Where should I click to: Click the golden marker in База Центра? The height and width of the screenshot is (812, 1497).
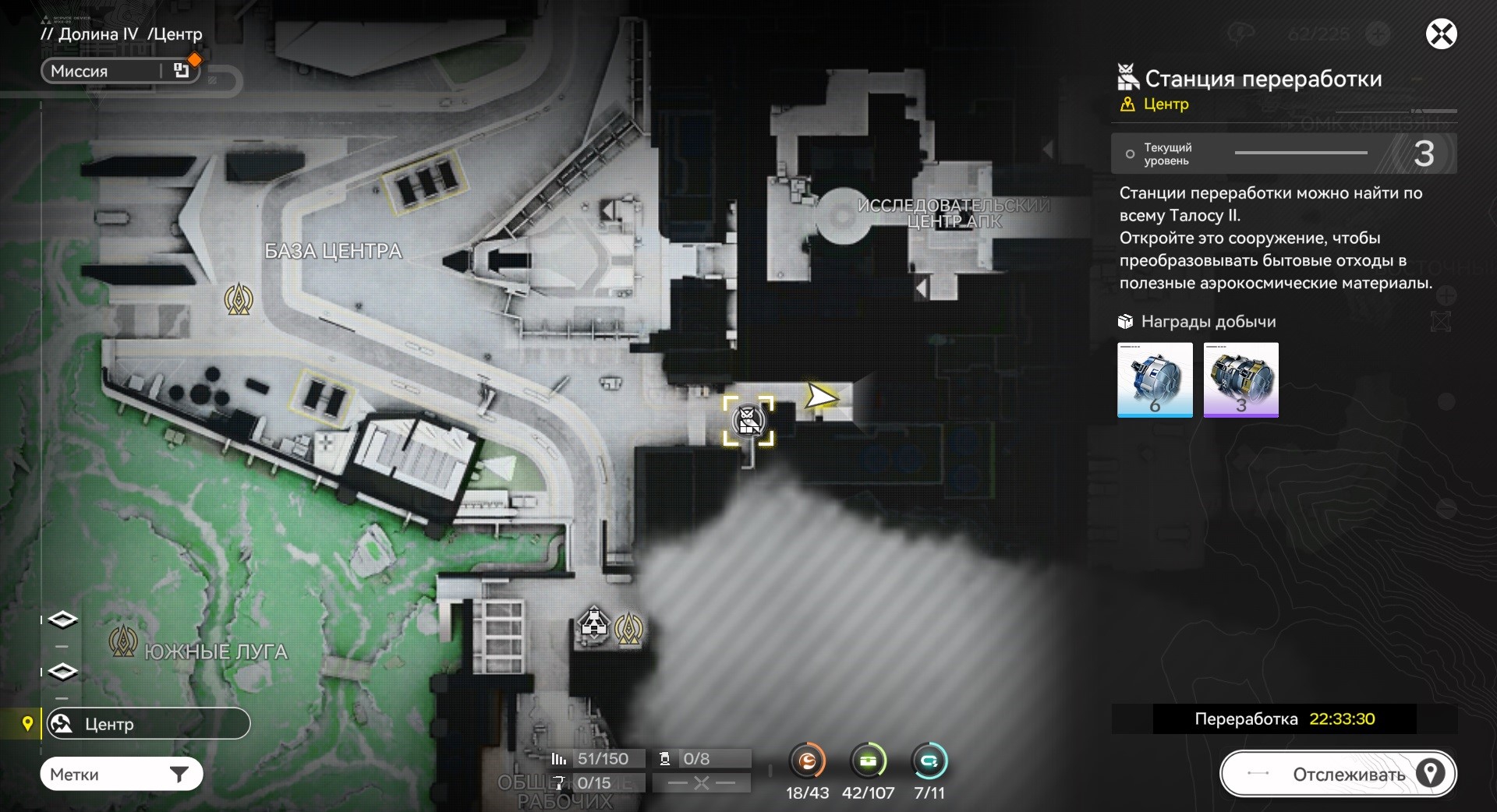pos(239,299)
